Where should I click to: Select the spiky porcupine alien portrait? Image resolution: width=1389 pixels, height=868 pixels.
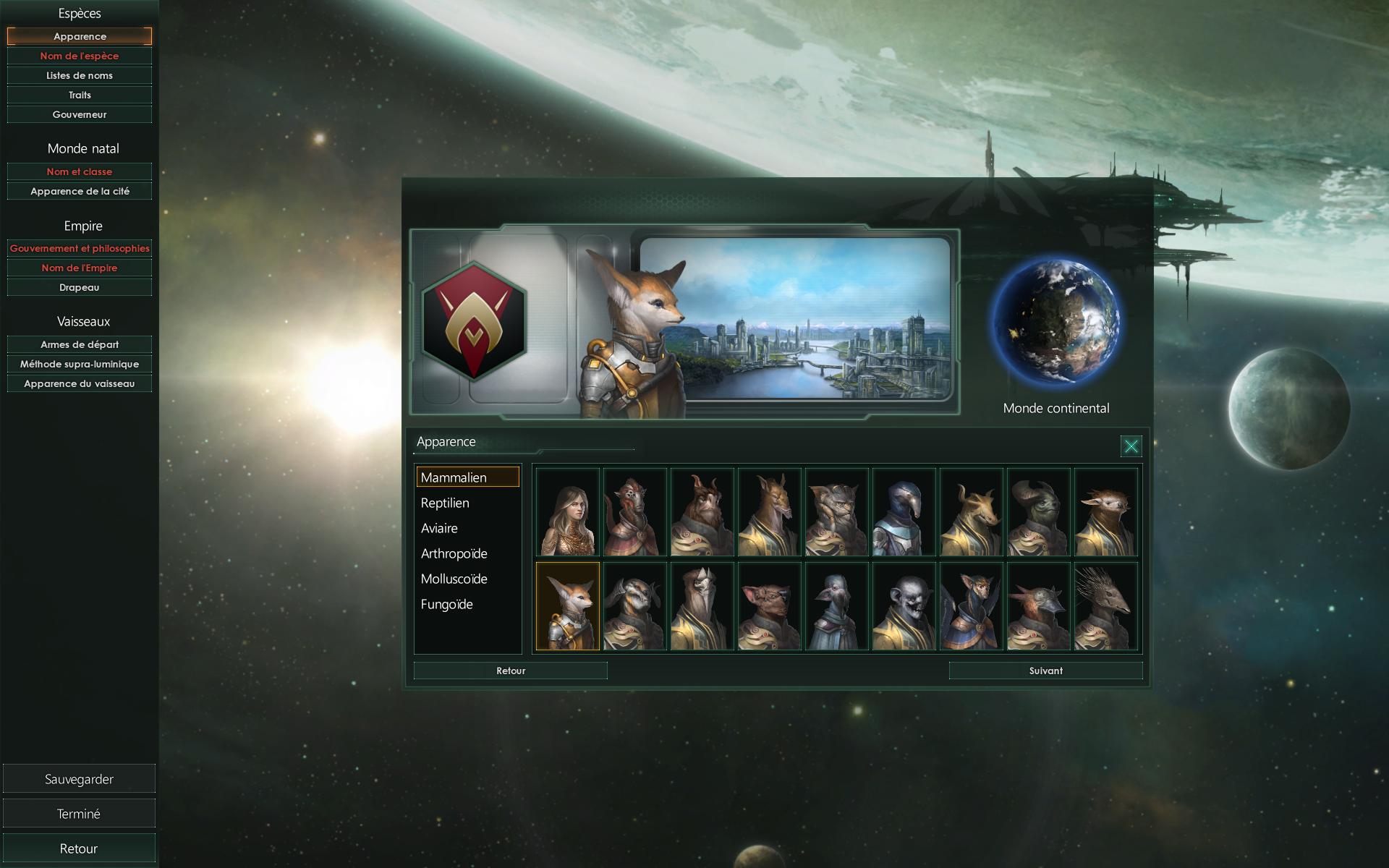(1105, 606)
